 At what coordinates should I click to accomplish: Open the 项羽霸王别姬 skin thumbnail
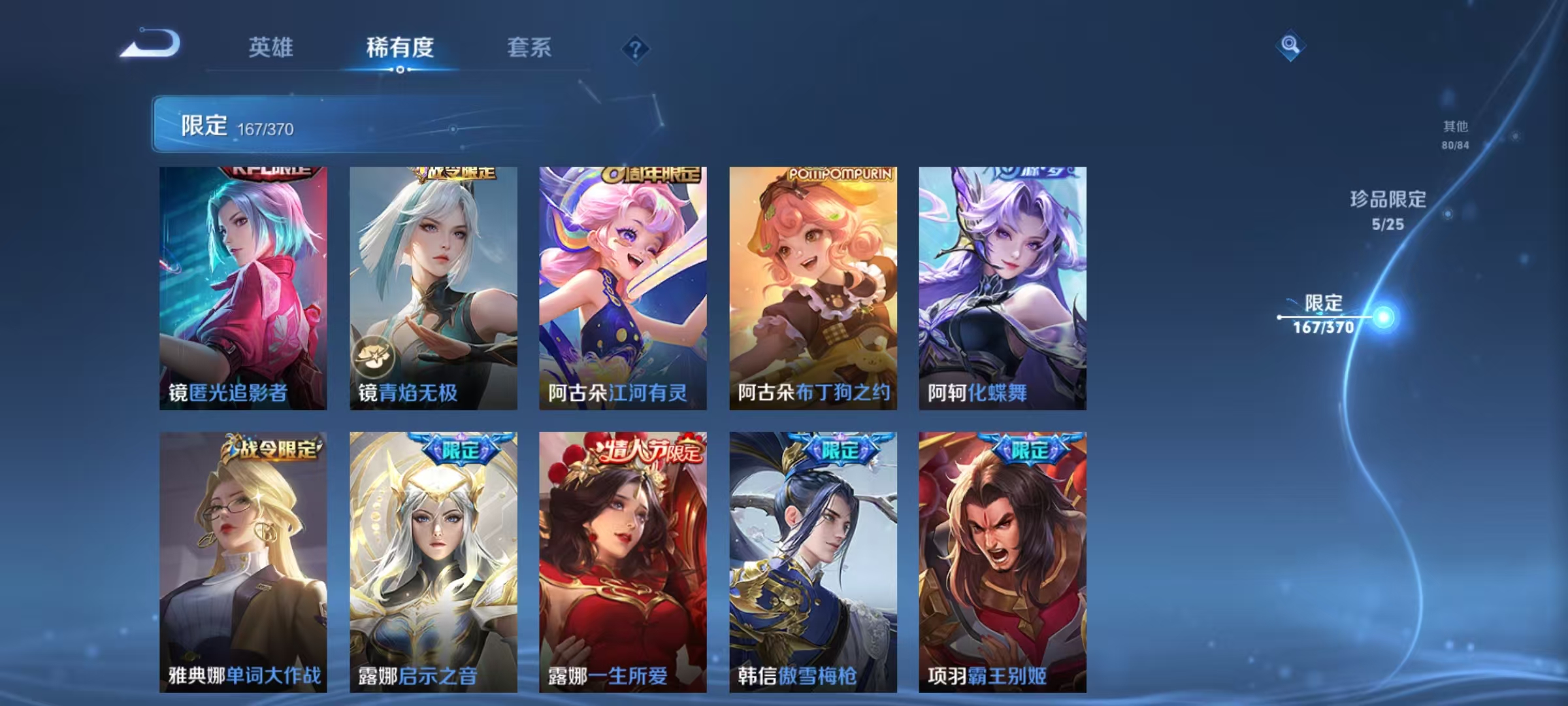click(x=1006, y=562)
